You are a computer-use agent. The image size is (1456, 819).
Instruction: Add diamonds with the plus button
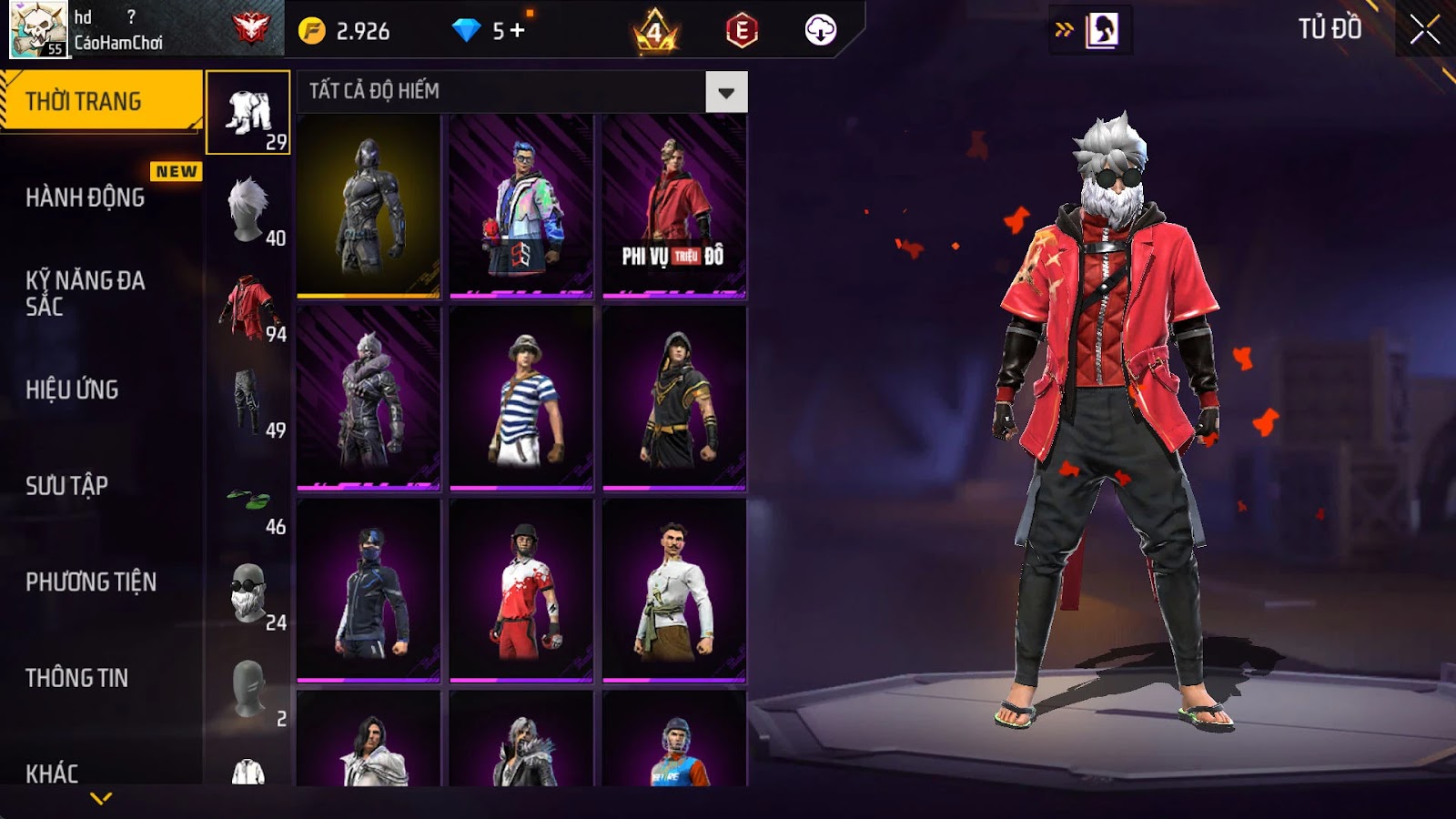518,31
